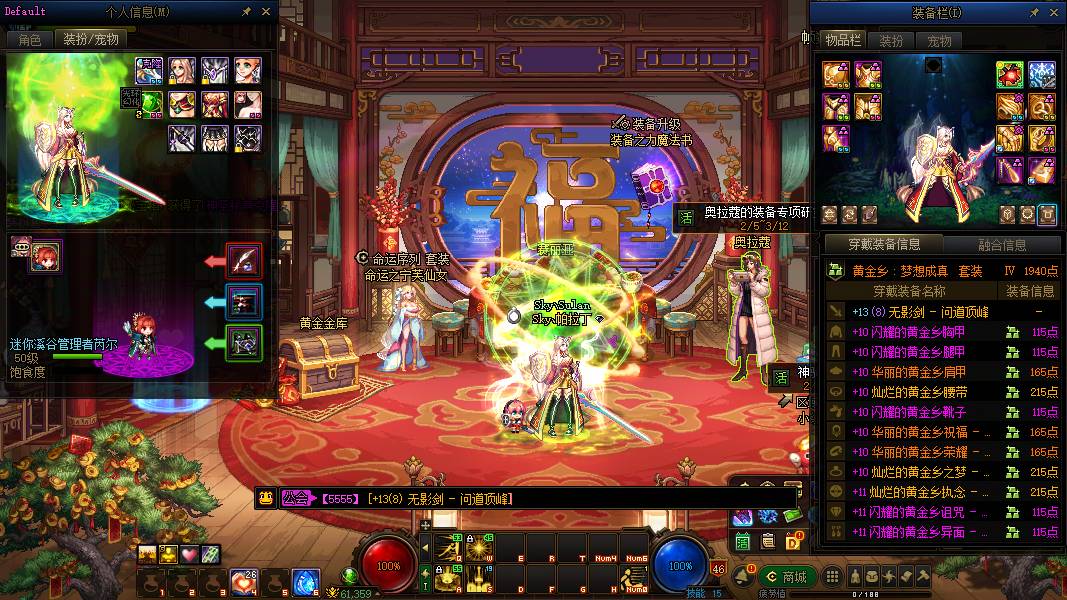1067x600 pixels.
Task: Switch to the 装扮 tab in equipment panel
Action: coord(891,41)
